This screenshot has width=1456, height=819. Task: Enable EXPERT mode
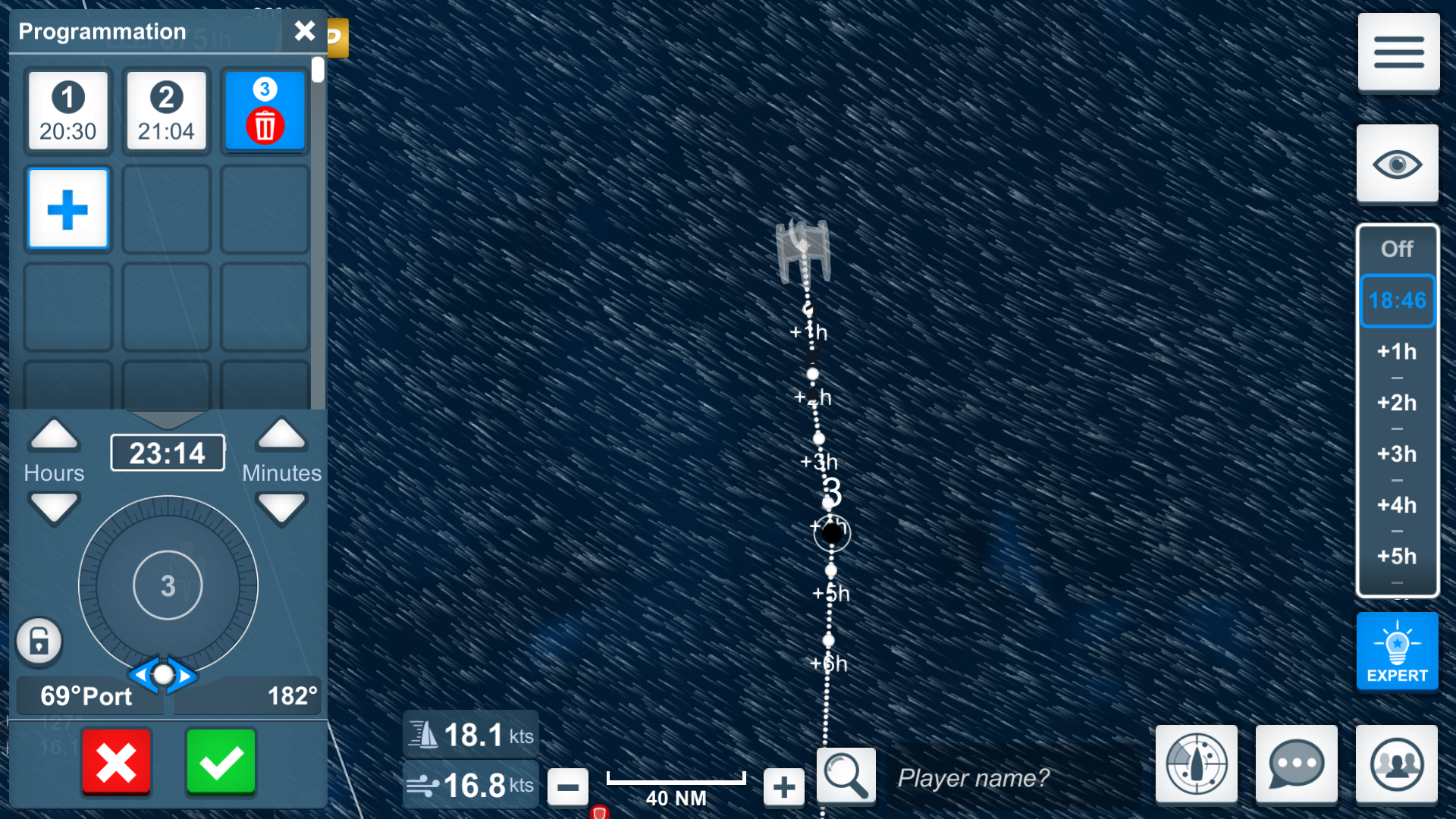coord(1398,651)
